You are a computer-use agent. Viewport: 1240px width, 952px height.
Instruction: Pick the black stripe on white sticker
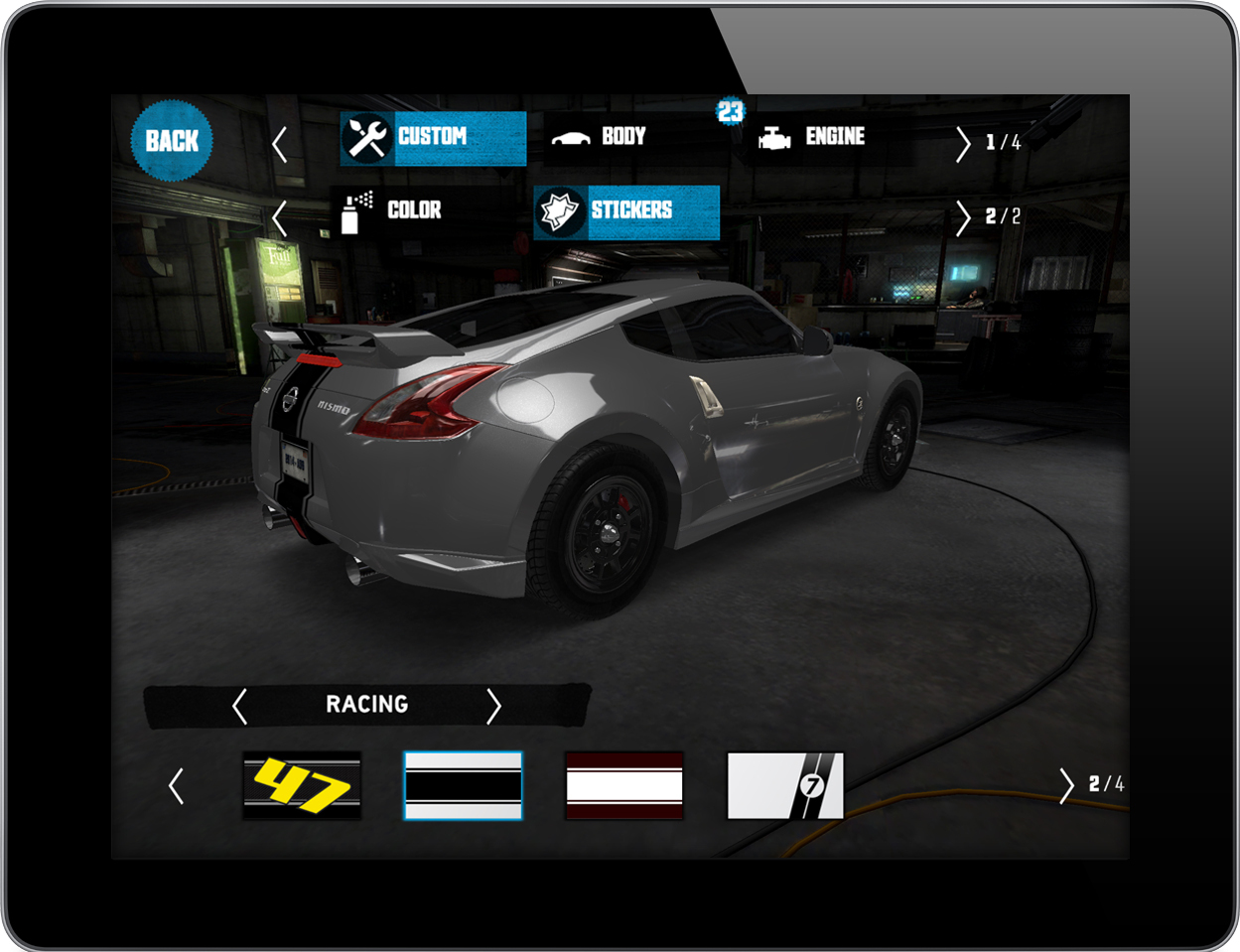pyautogui.click(x=463, y=785)
